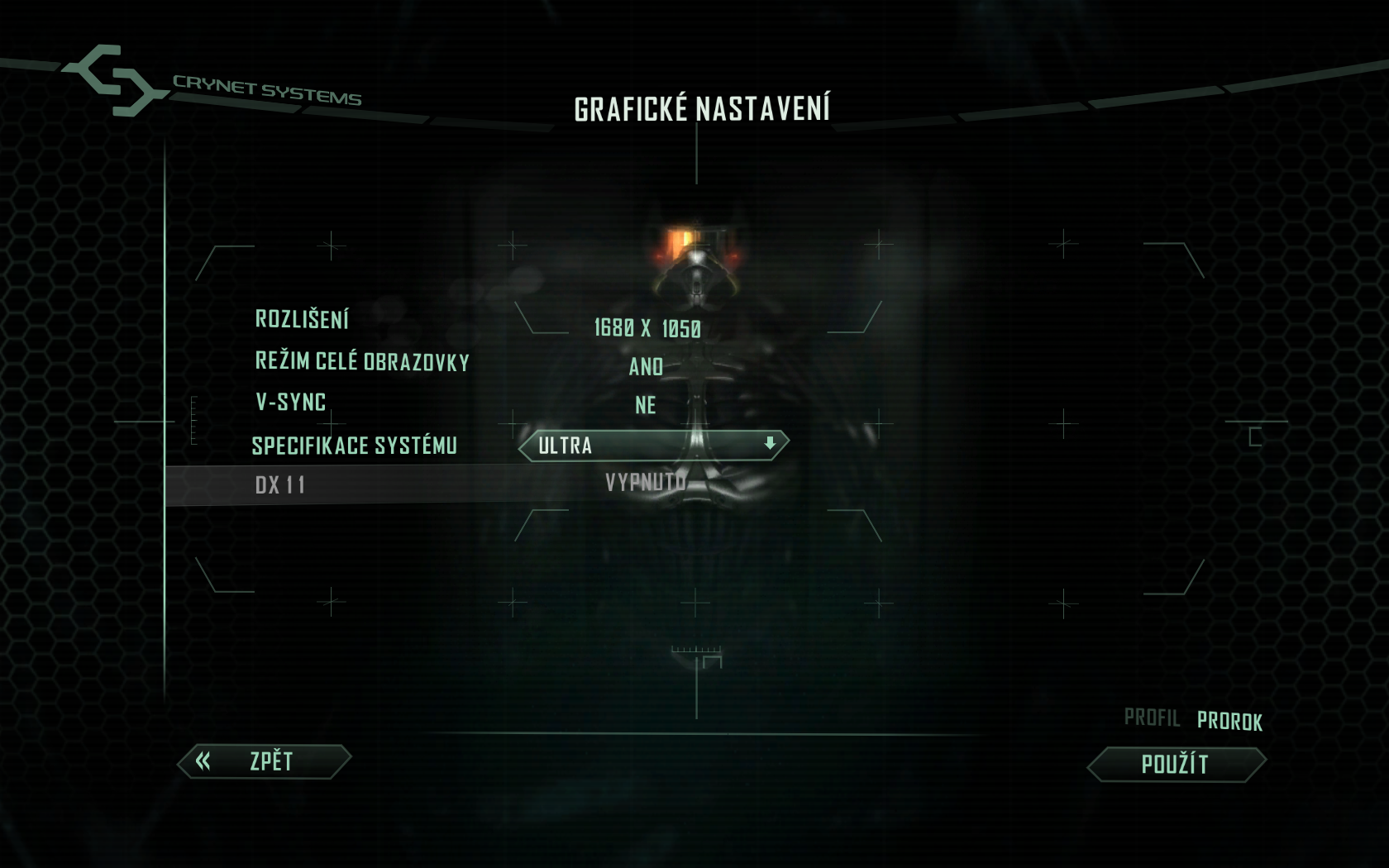This screenshot has width=1389, height=868.
Task: Change the Rozlišení resolution setting
Action: pos(647,328)
